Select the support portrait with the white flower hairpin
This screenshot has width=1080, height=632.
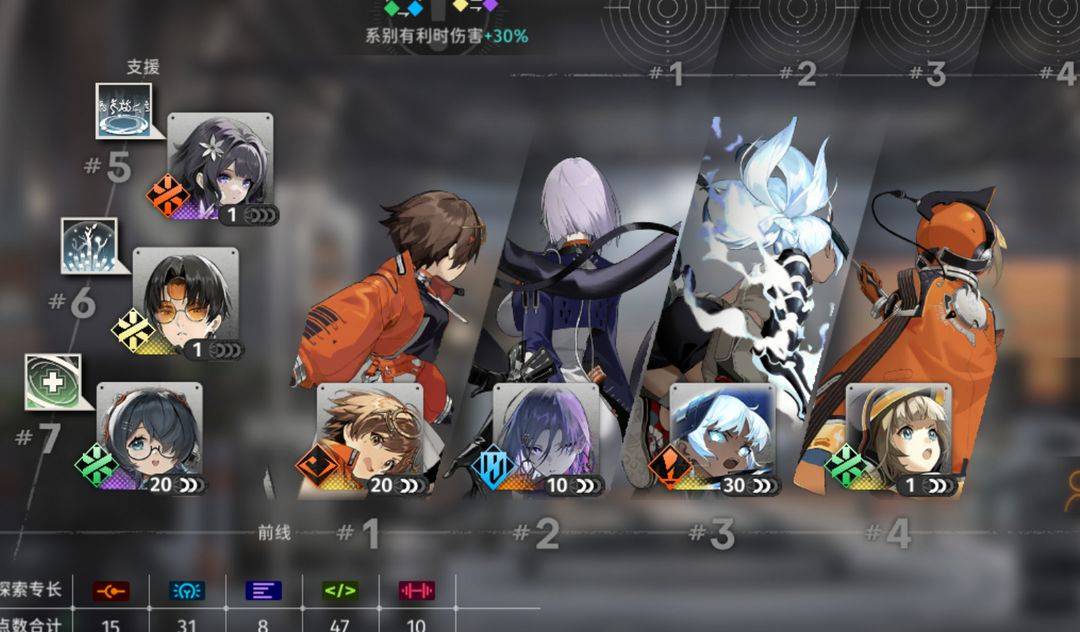pos(219,165)
